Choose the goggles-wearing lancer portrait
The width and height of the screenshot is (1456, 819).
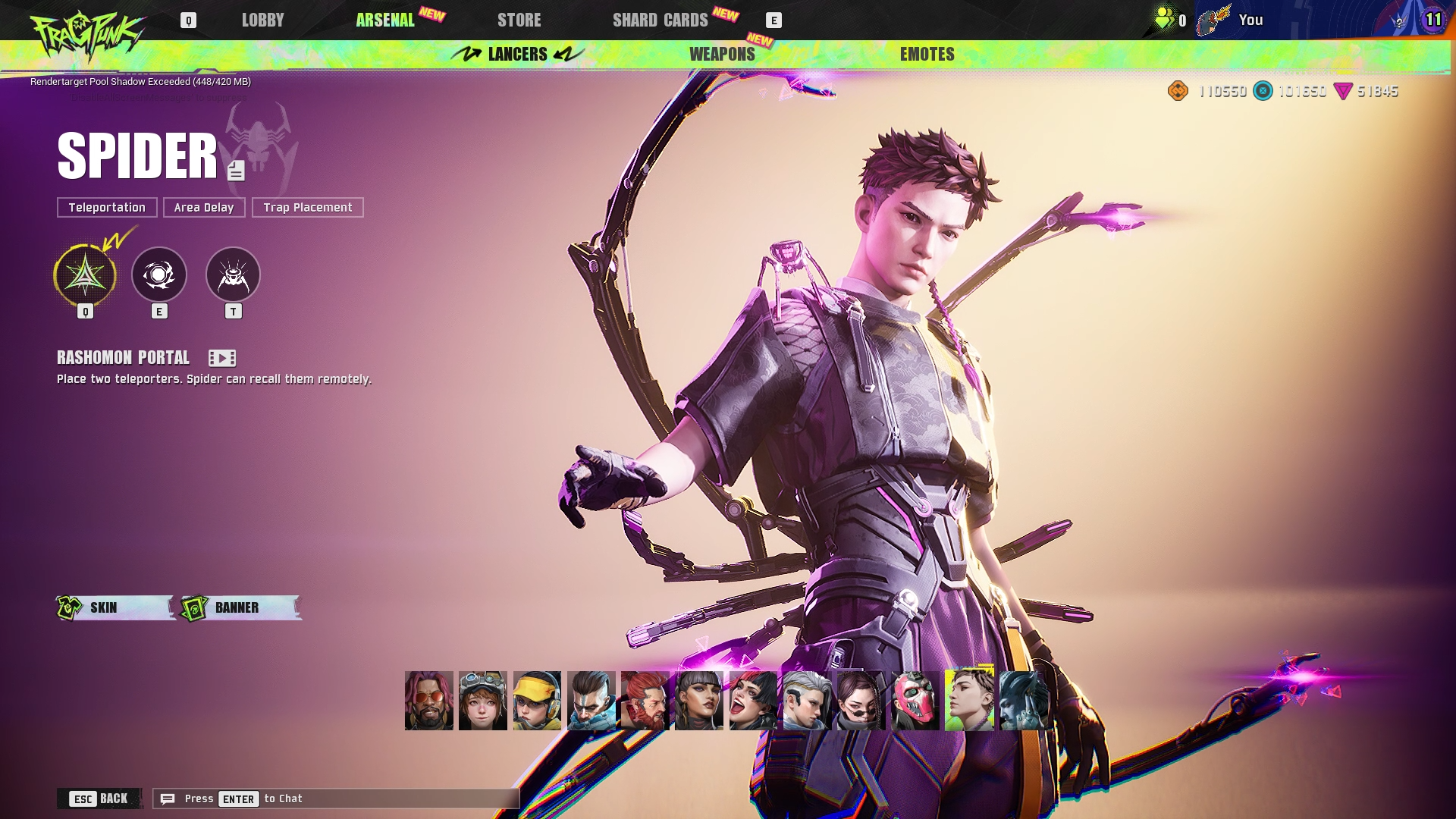(482, 701)
